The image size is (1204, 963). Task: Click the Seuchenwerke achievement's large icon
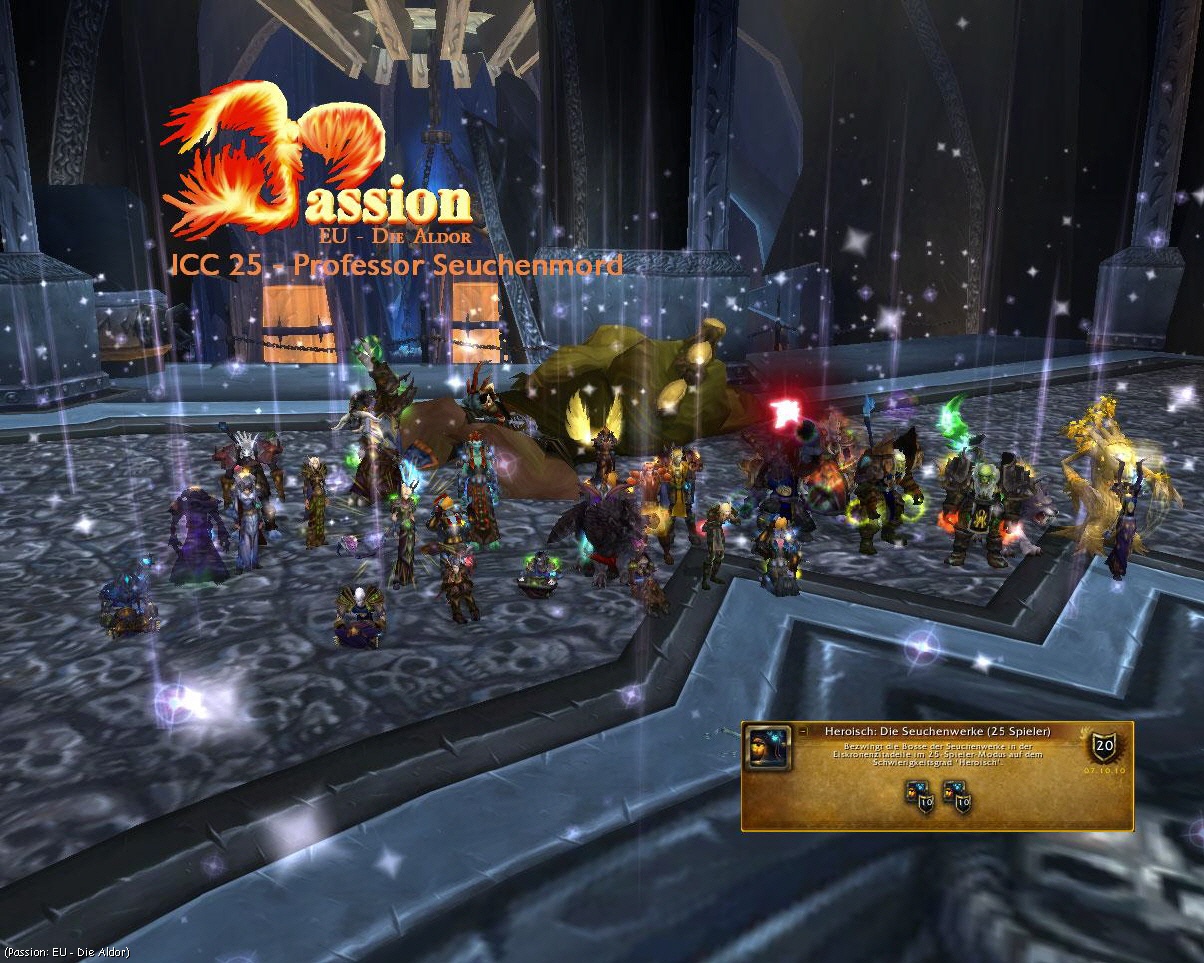[x=768, y=748]
